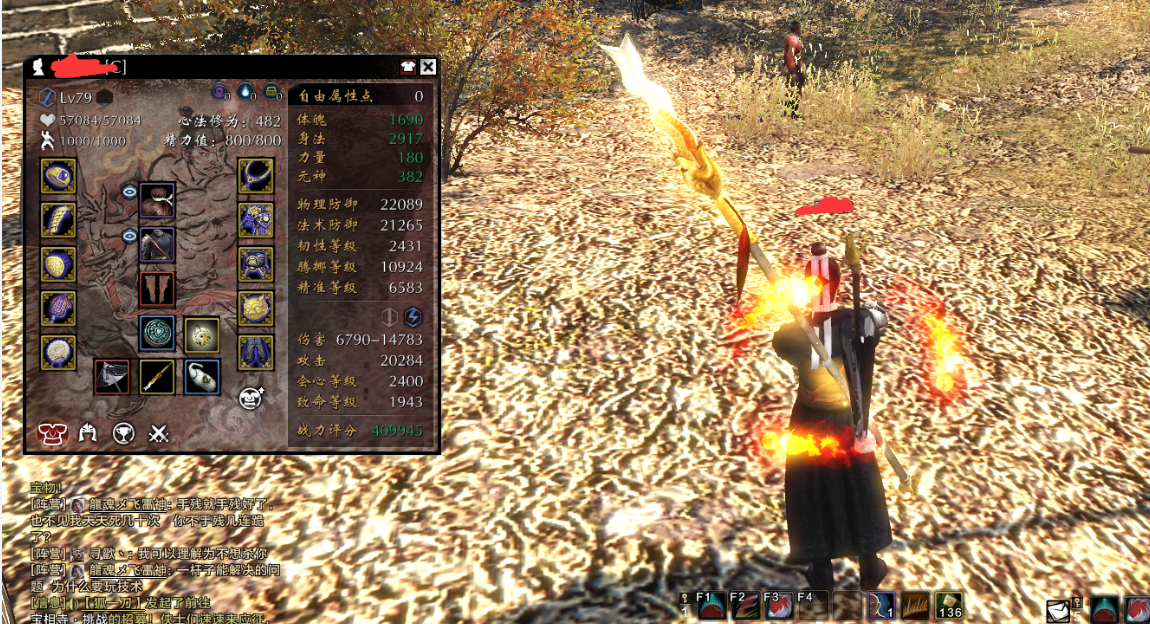Select the red boots slot

point(157,289)
